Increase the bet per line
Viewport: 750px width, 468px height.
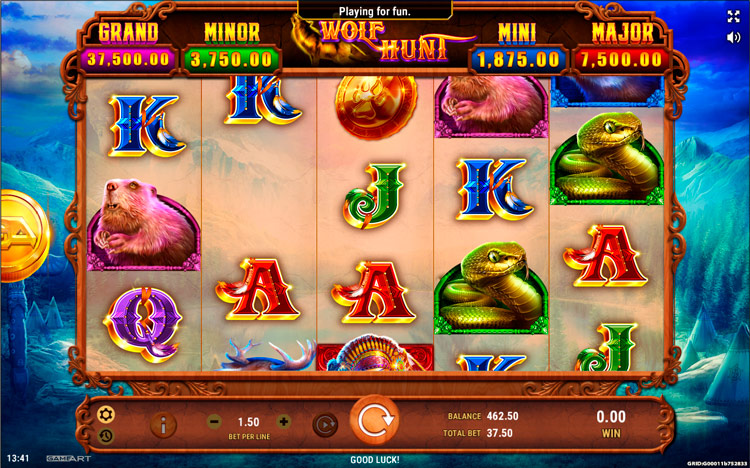coord(284,422)
